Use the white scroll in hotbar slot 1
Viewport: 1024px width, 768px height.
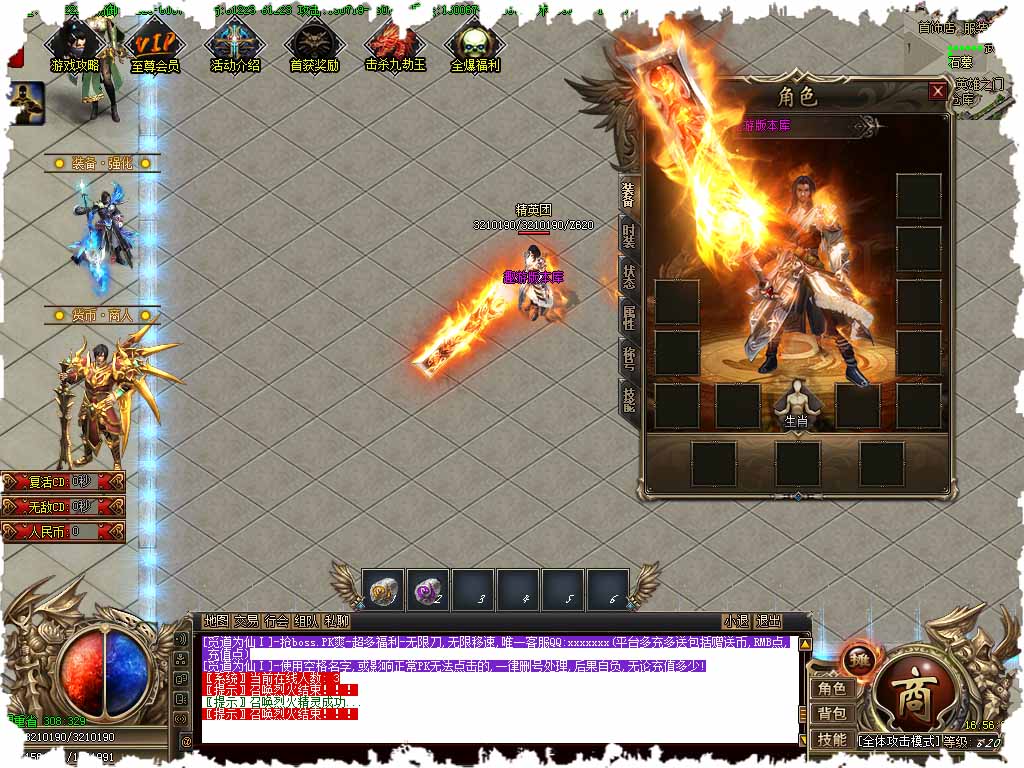(x=383, y=589)
